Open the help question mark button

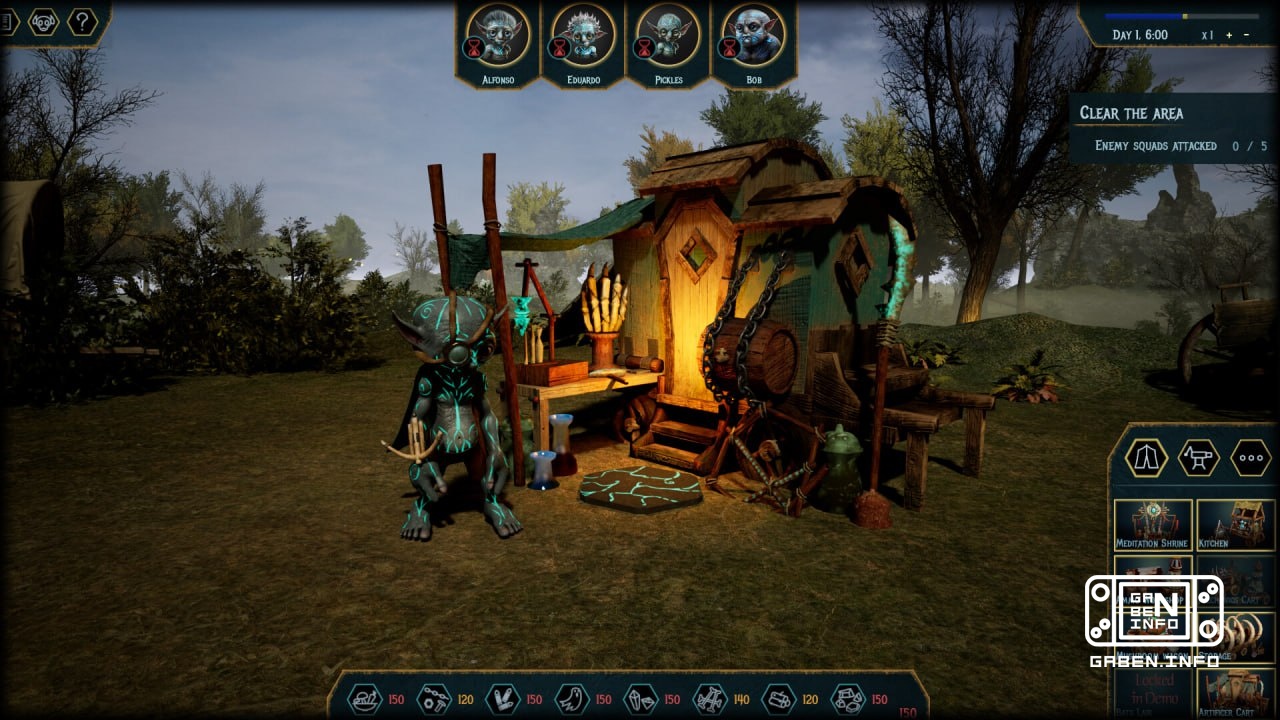click(x=82, y=21)
